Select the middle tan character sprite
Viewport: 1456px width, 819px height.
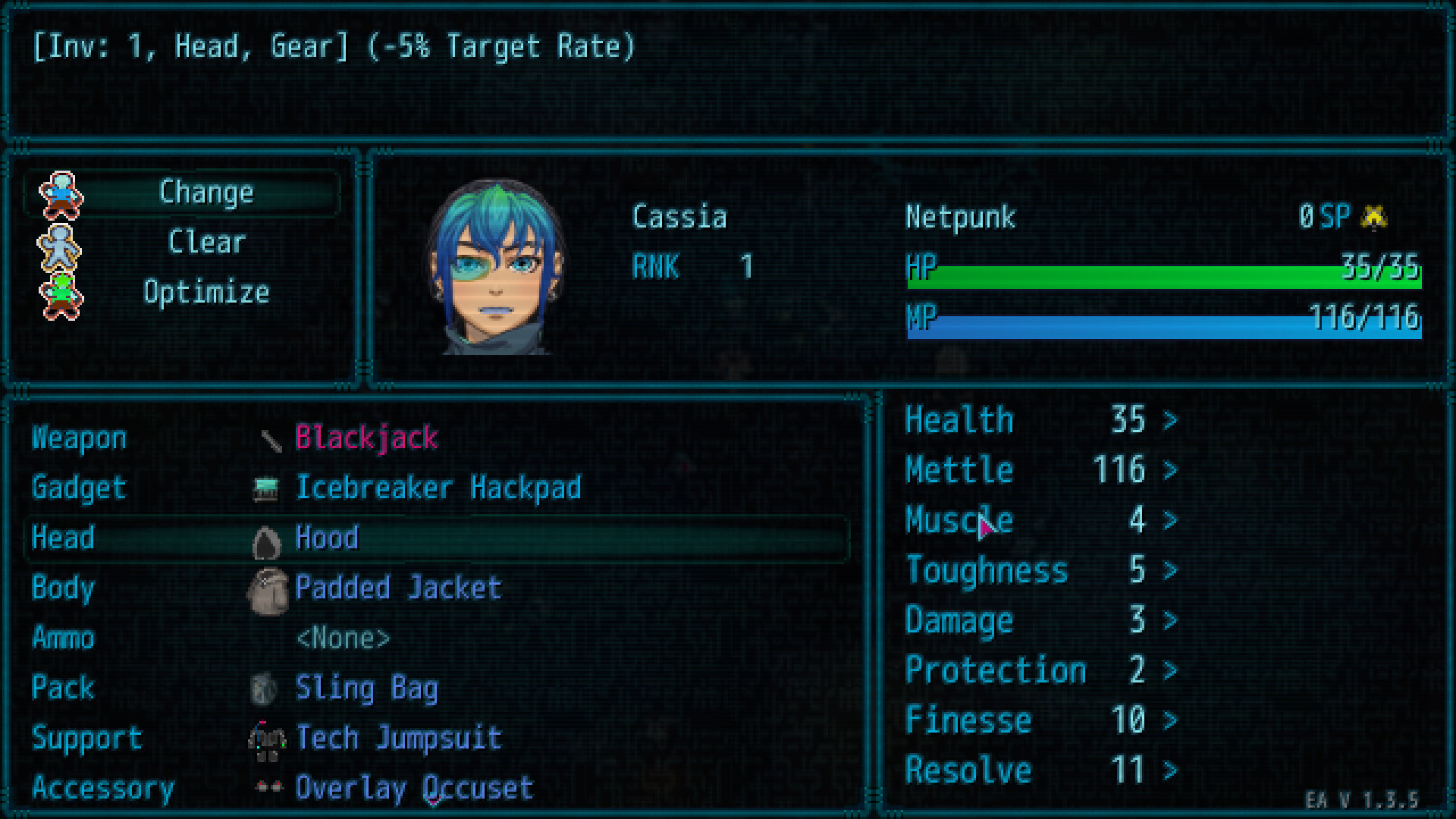coord(59,245)
